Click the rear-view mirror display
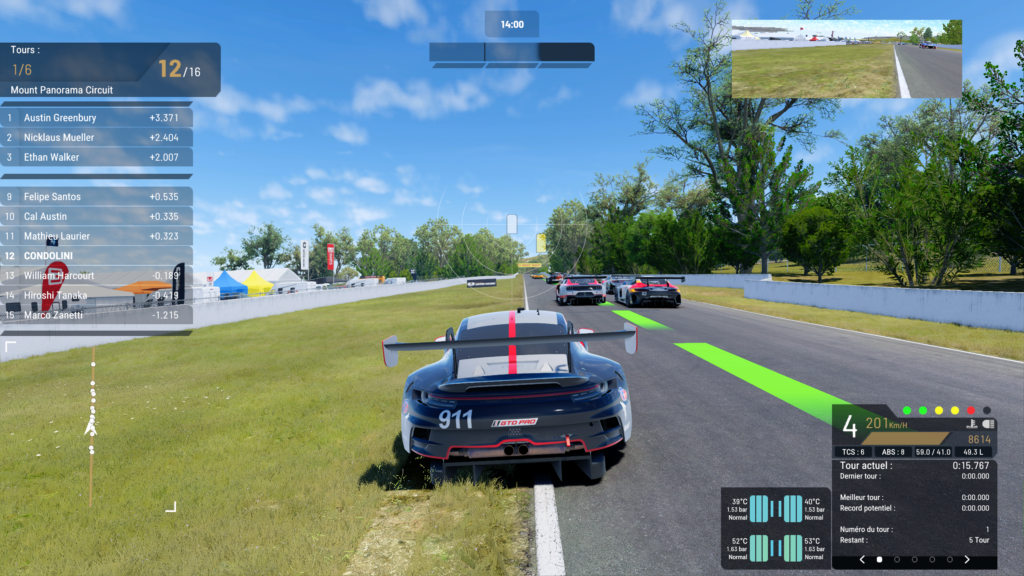 click(x=846, y=59)
